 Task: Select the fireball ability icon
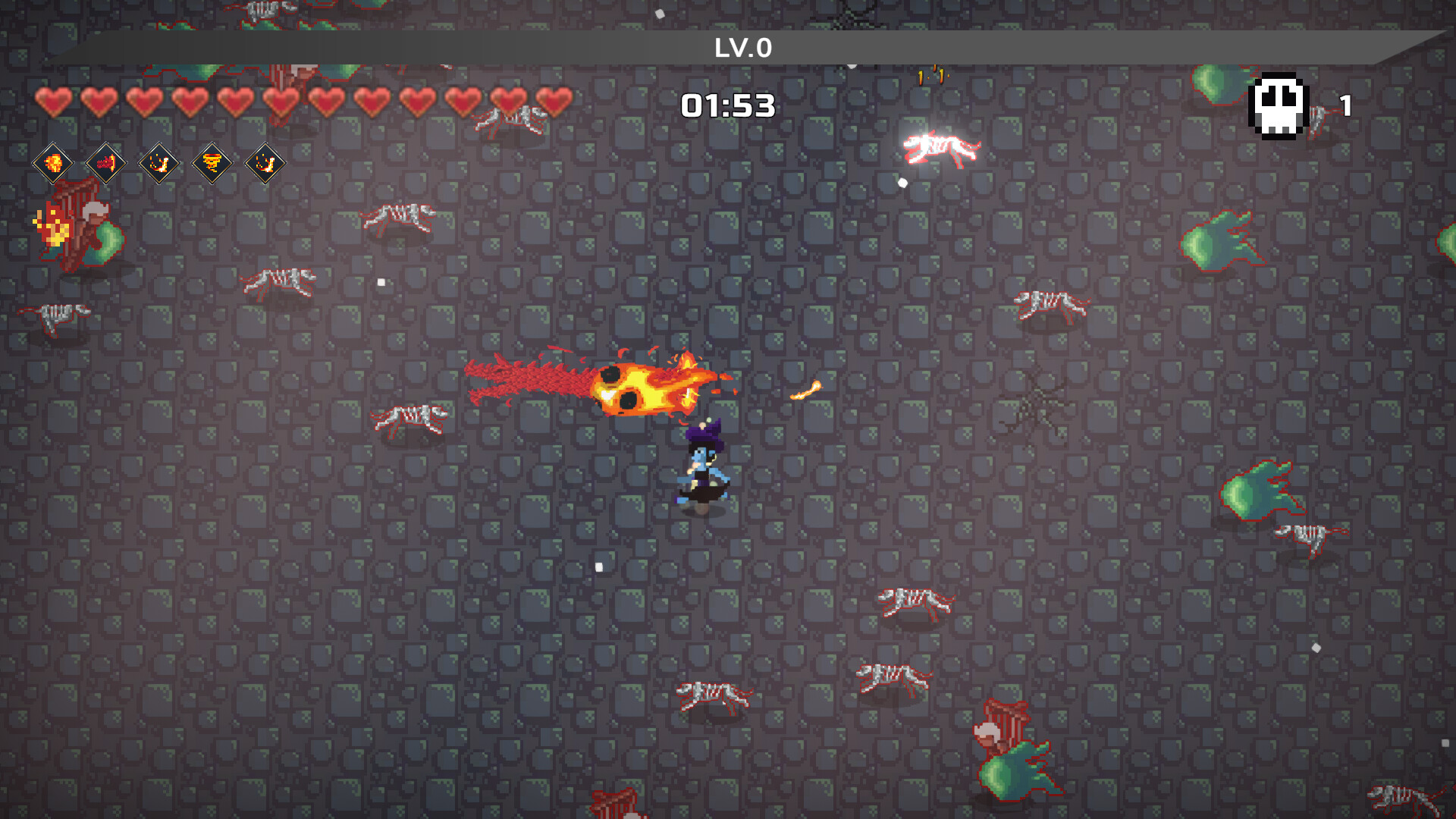(x=53, y=163)
